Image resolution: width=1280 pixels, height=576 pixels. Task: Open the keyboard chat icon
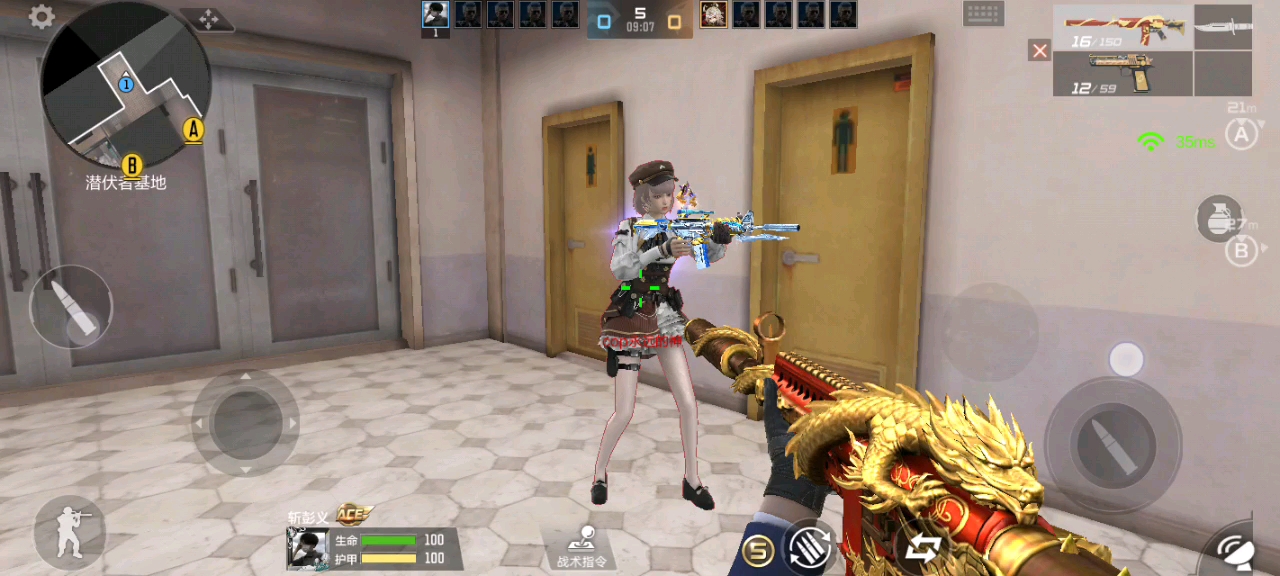[x=983, y=14]
